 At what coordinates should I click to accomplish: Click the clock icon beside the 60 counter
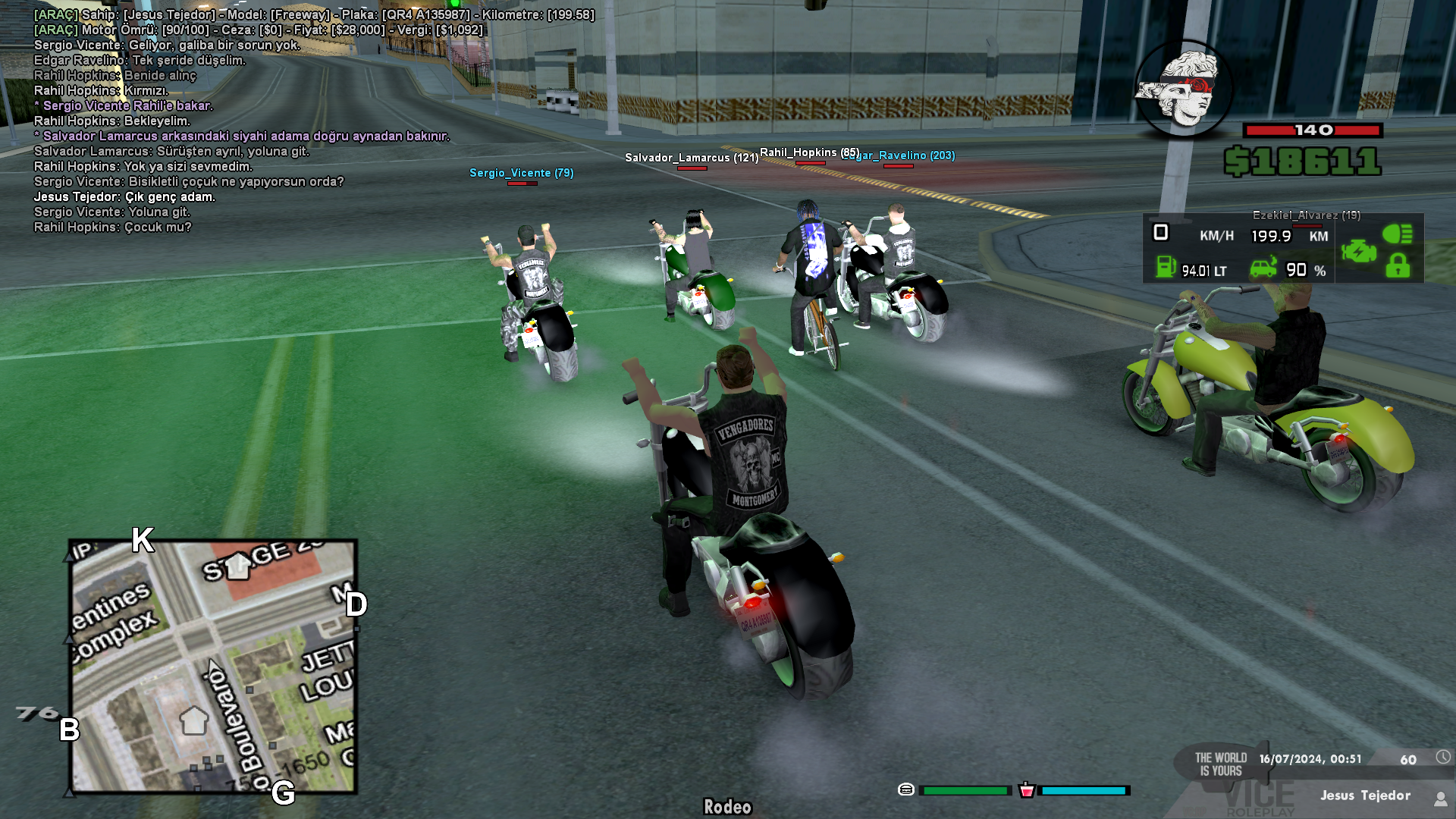1442,757
